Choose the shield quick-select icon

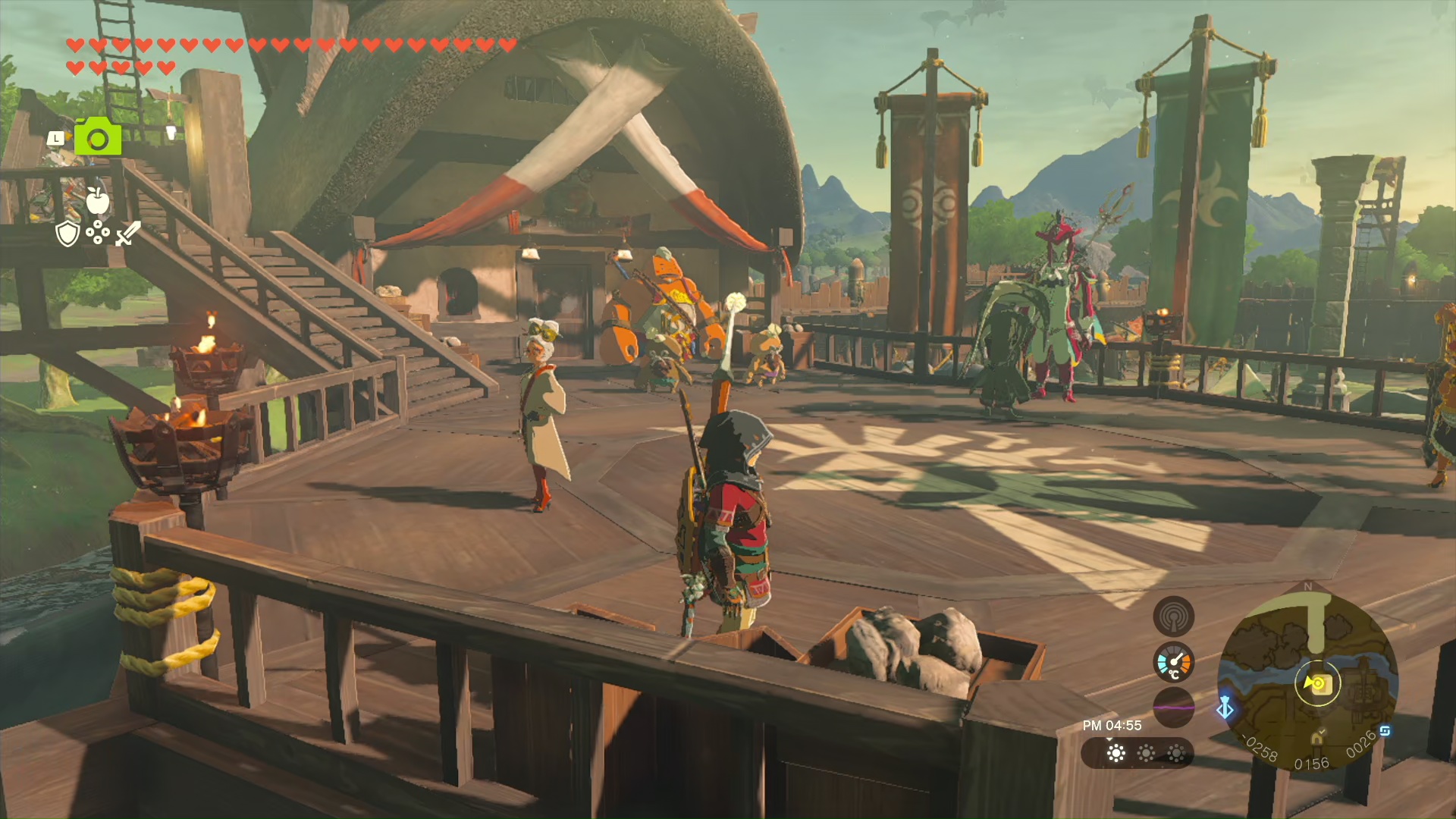click(67, 234)
